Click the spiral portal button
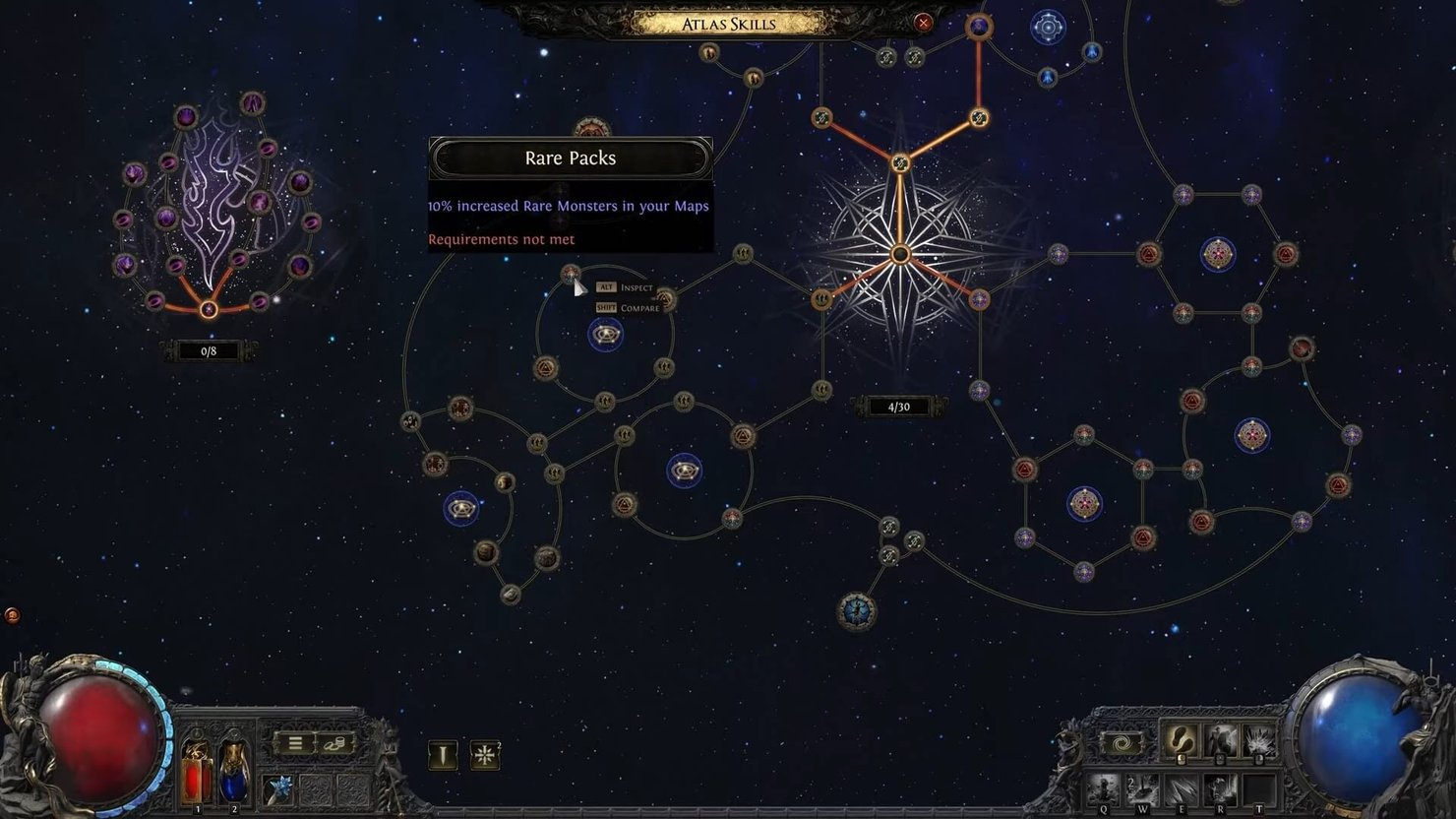This screenshot has height=819, width=1456. coord(1122,743)
